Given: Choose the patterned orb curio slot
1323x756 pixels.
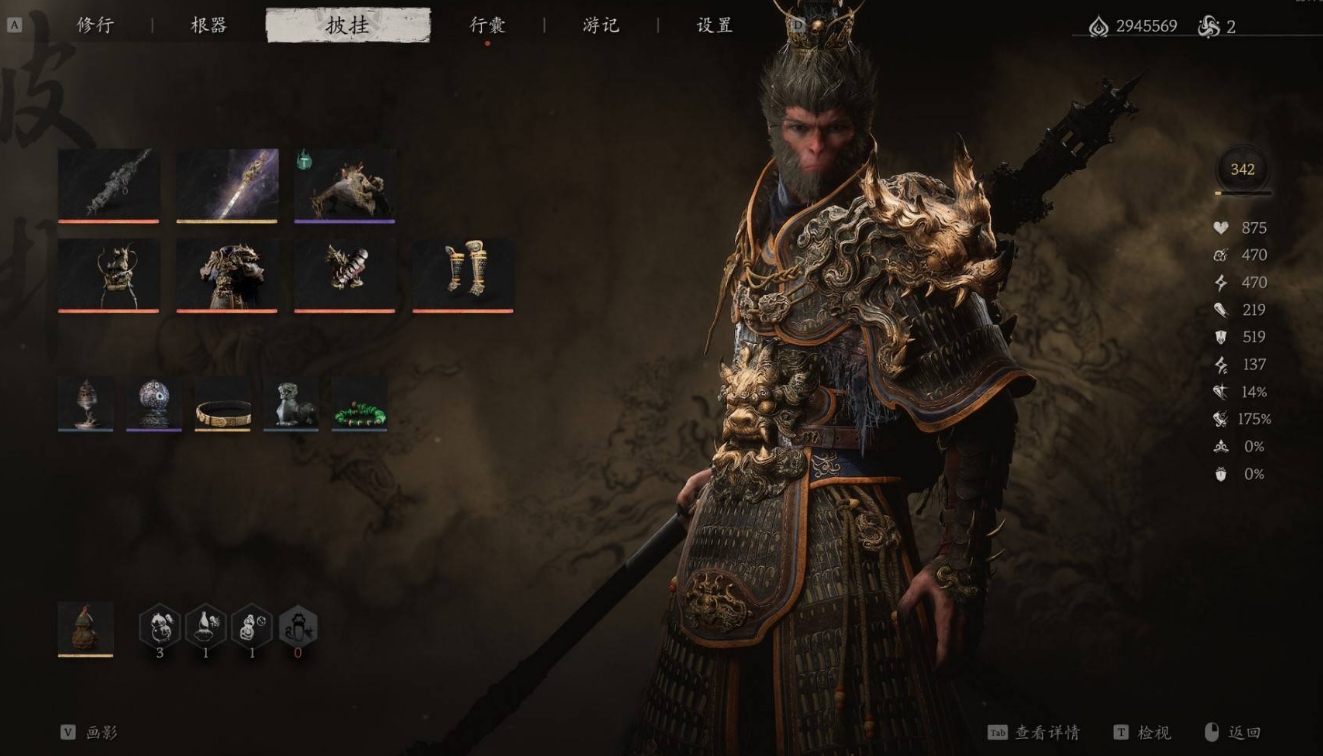Looking at the screenshot, I should 154,404.
